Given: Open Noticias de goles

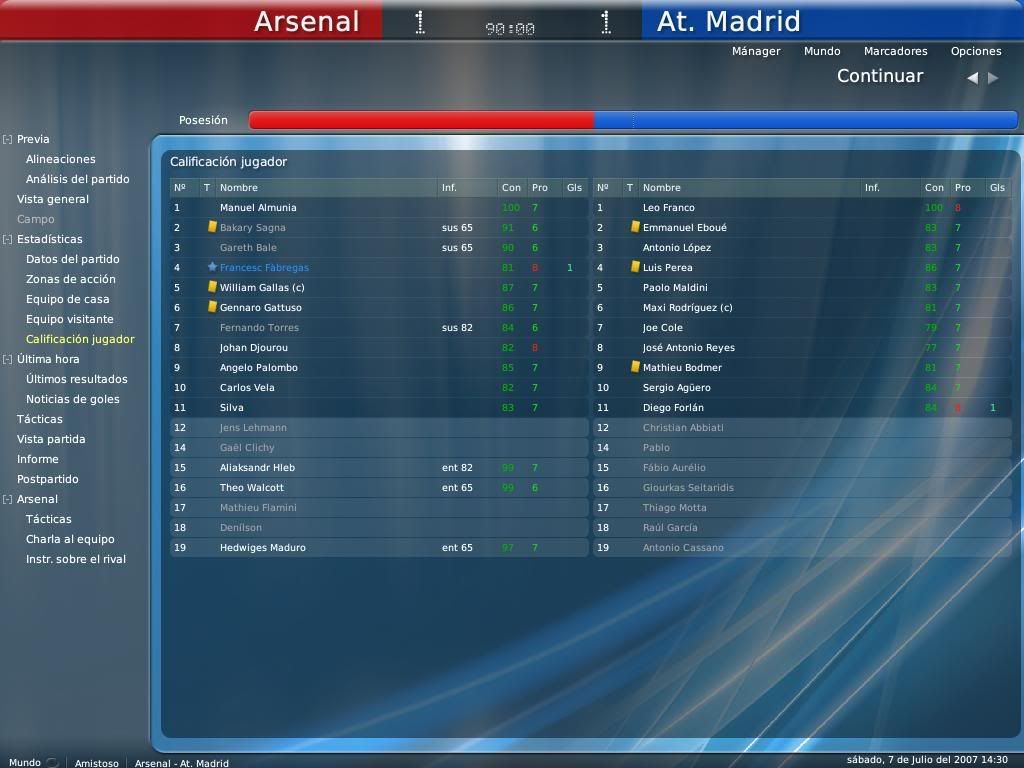Looking at the screenshot, I should pos(73,399).
